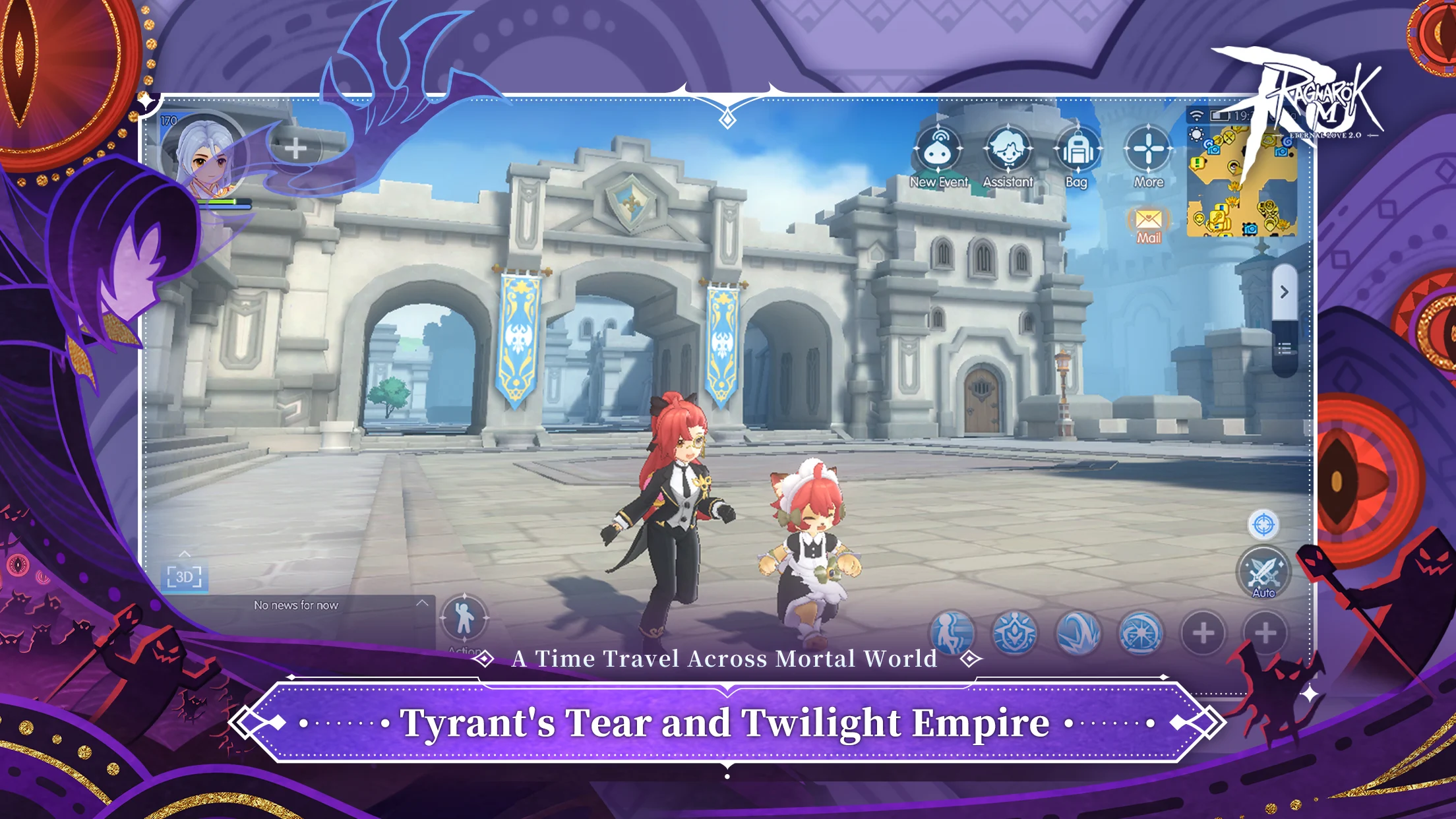Toggle the weather icon on the minimap
1456x819 pixels.
click(x=1196, y=135)
